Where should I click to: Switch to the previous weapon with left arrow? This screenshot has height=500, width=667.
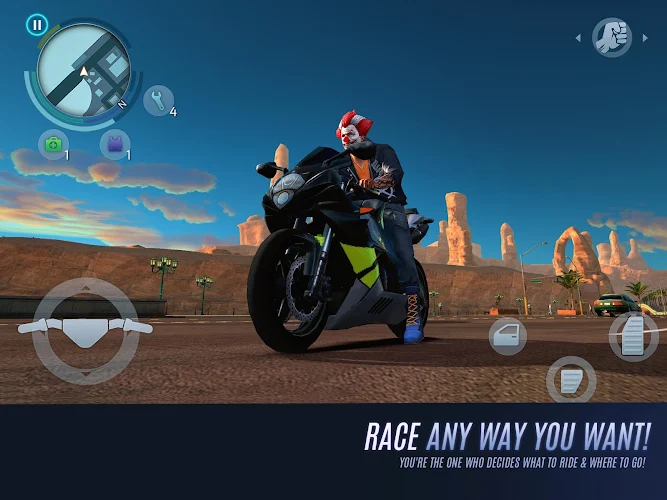point(577,39)
